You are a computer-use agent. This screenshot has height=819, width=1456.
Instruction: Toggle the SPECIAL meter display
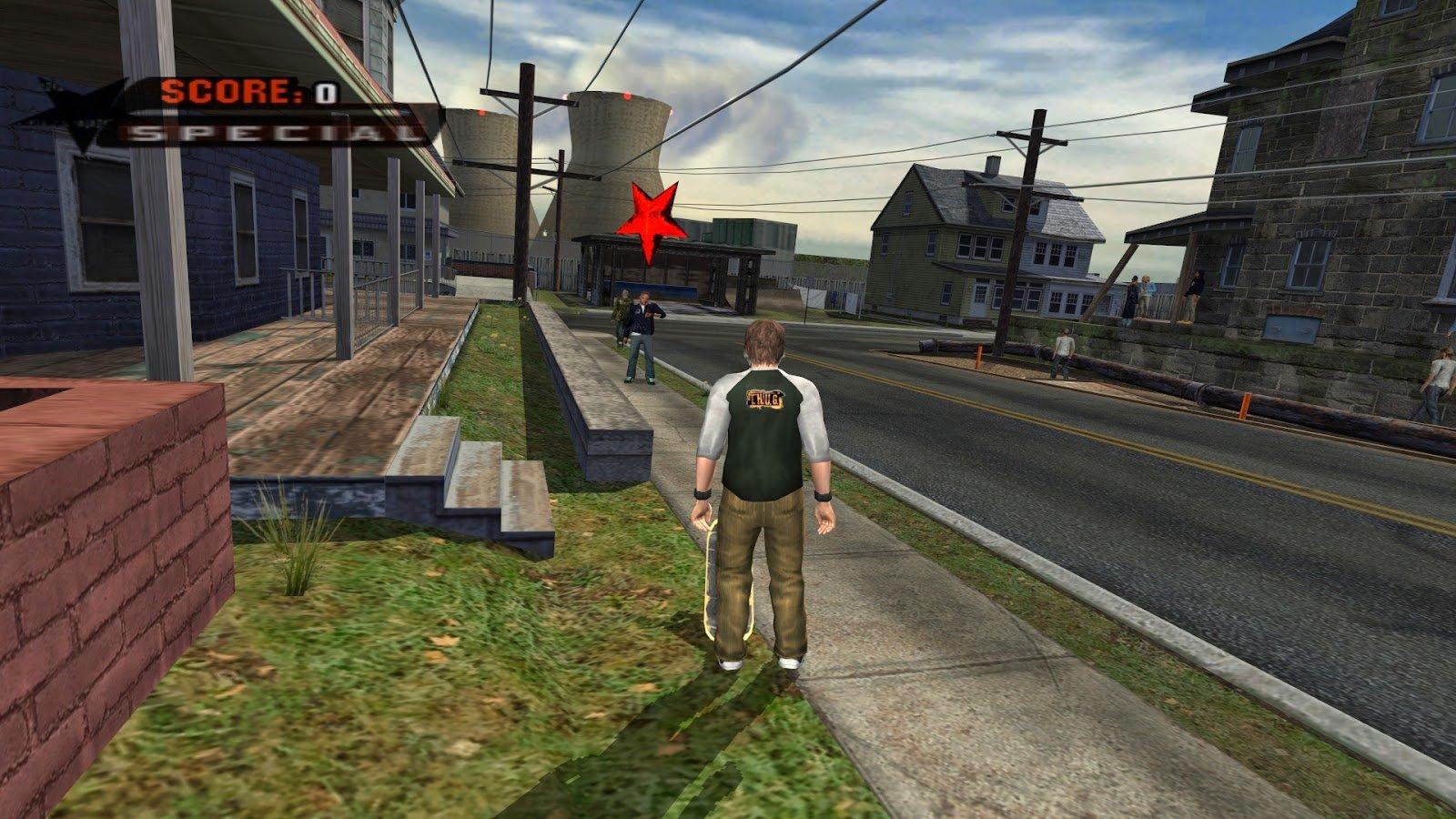264,133
